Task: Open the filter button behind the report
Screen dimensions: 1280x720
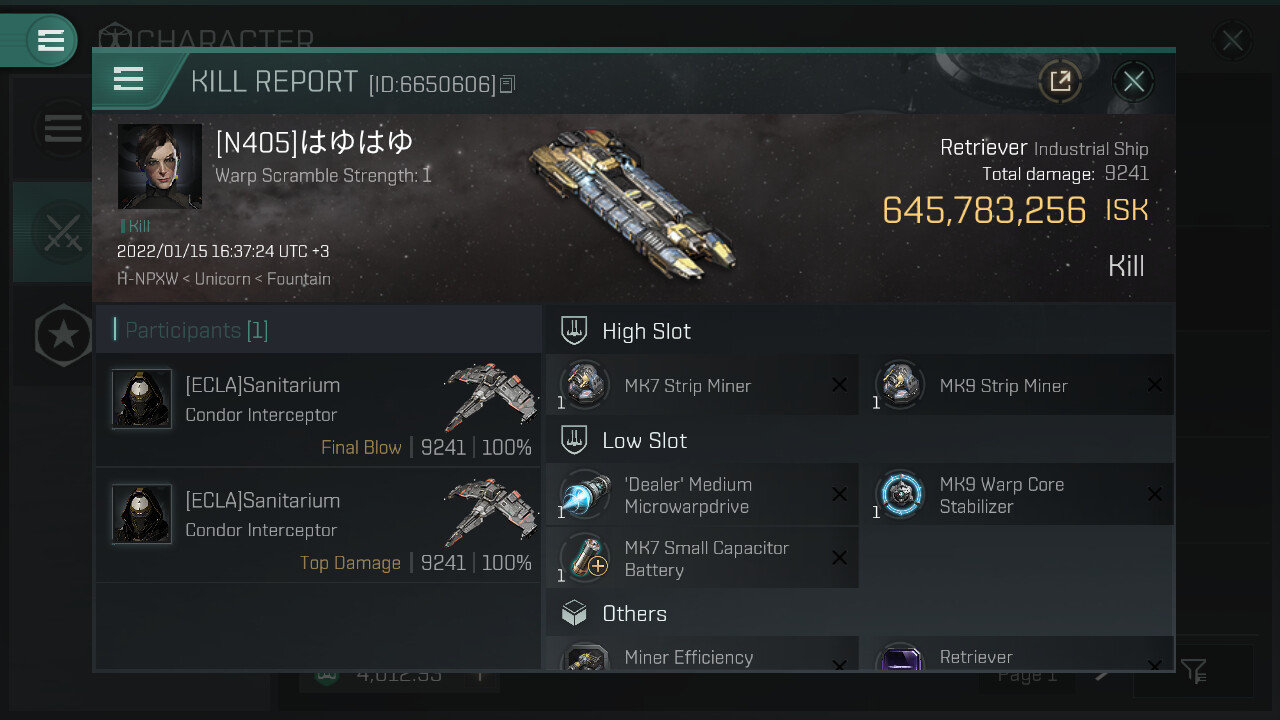Action: pos(1193,671)
